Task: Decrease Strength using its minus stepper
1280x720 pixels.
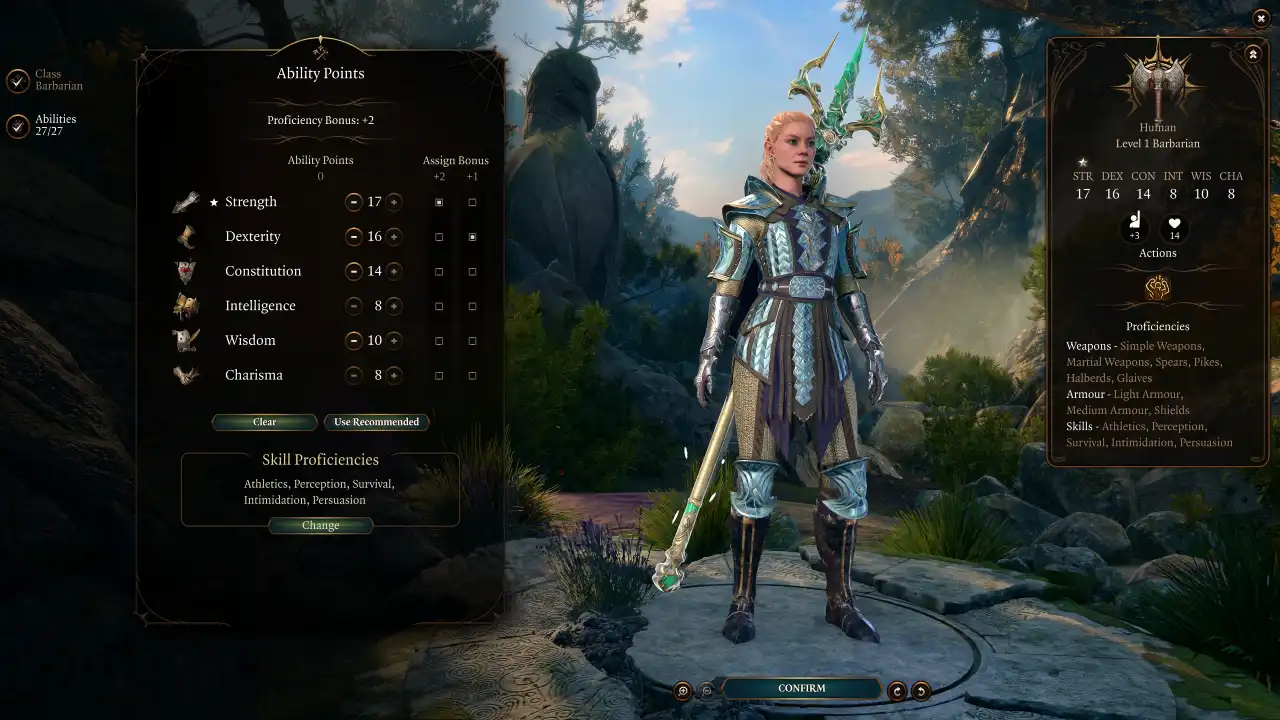Action: point(354,201)
